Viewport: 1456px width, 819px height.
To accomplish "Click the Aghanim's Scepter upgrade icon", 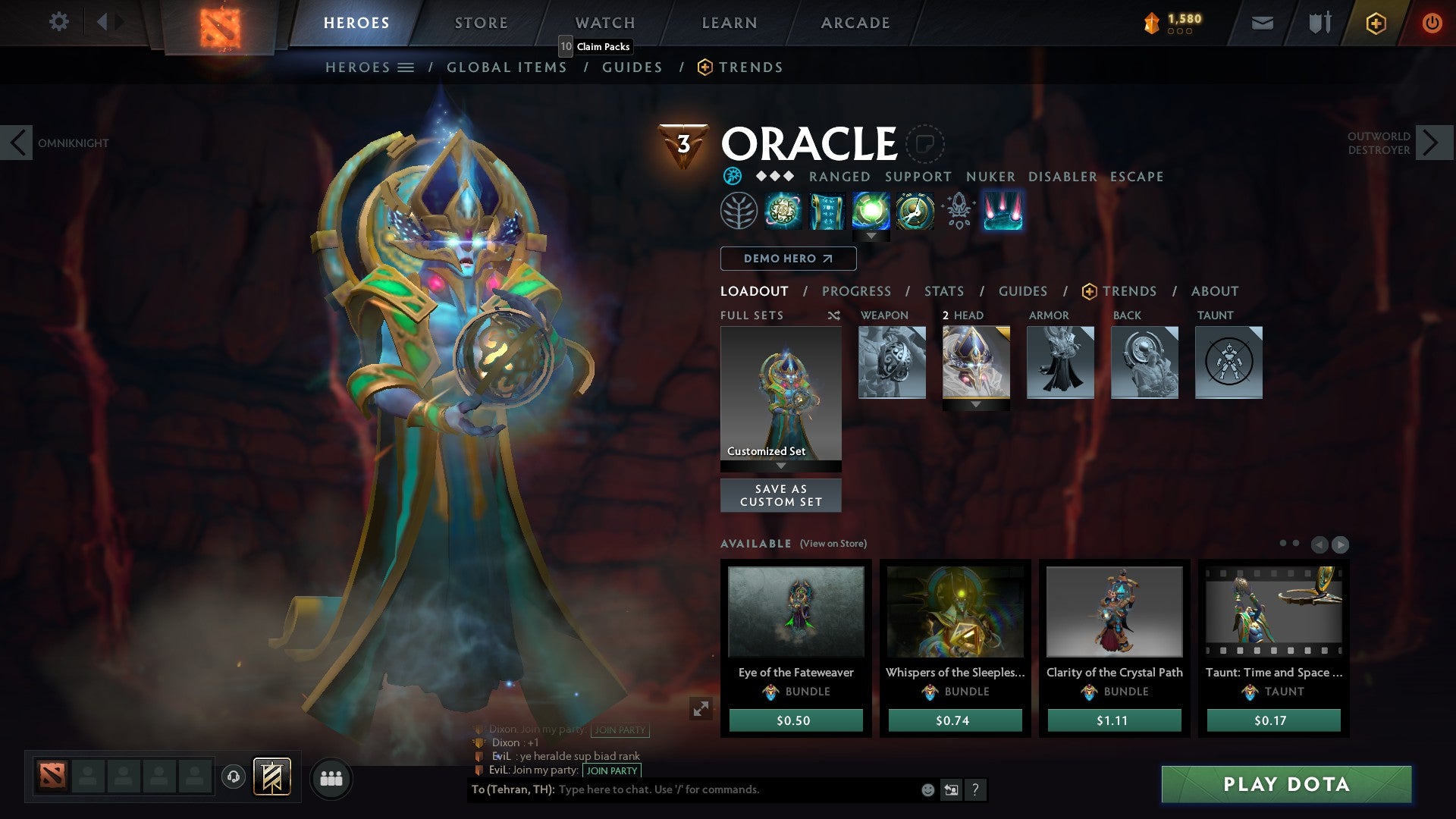I will click(957, 212).
